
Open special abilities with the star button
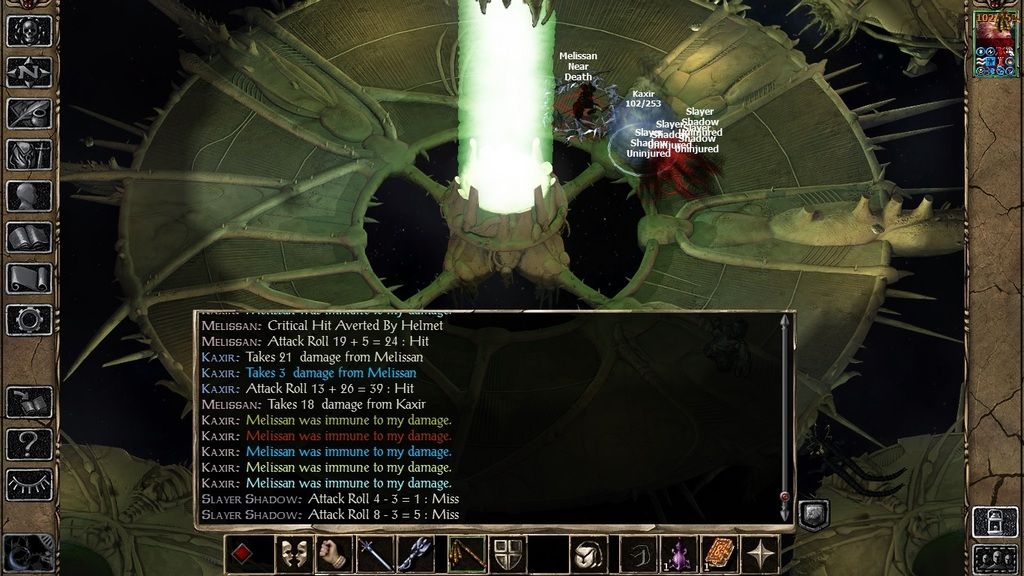pyautogui.click(x=760, y=554)
